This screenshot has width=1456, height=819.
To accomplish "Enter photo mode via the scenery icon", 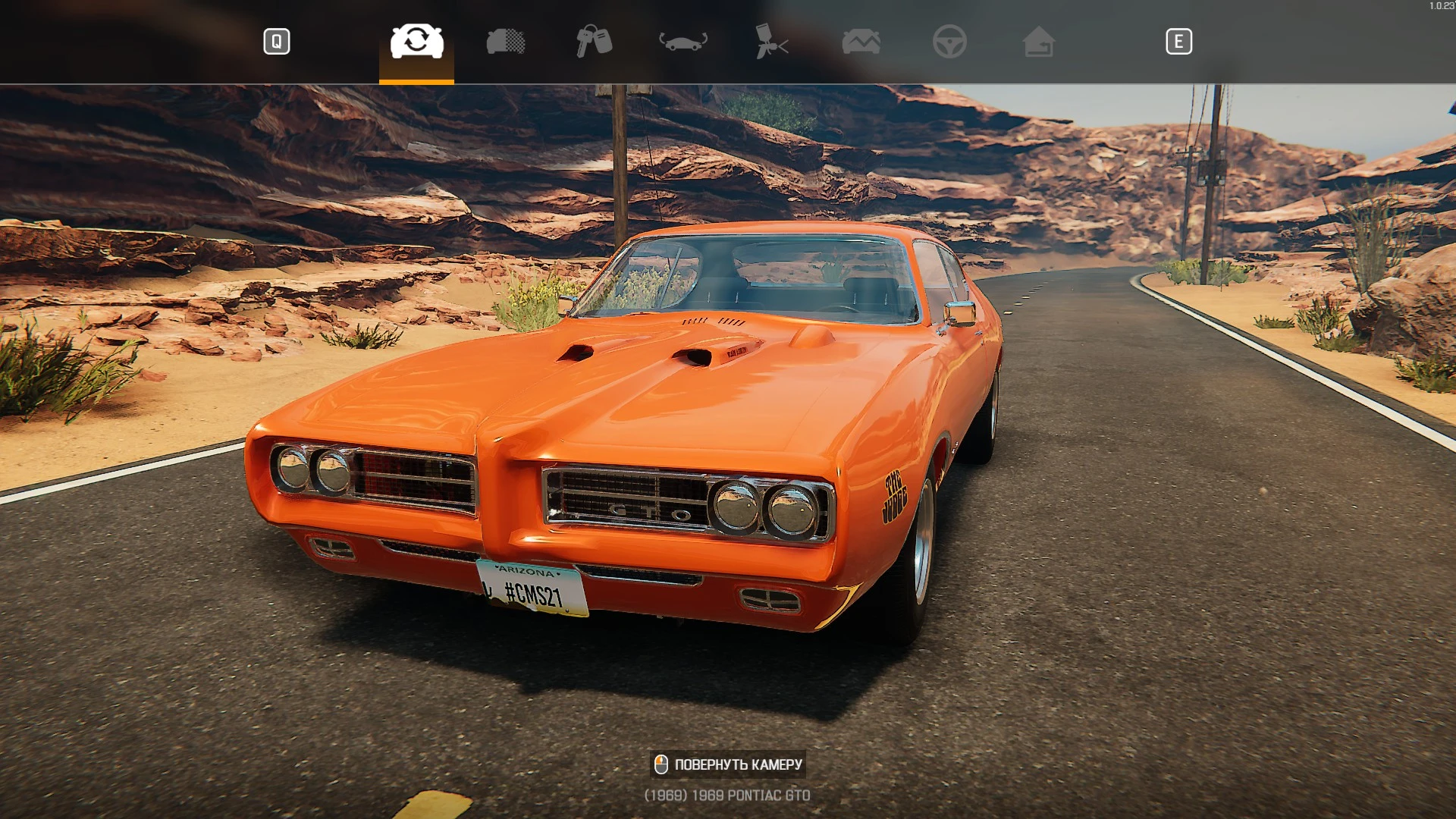I will tap(862, 42).
